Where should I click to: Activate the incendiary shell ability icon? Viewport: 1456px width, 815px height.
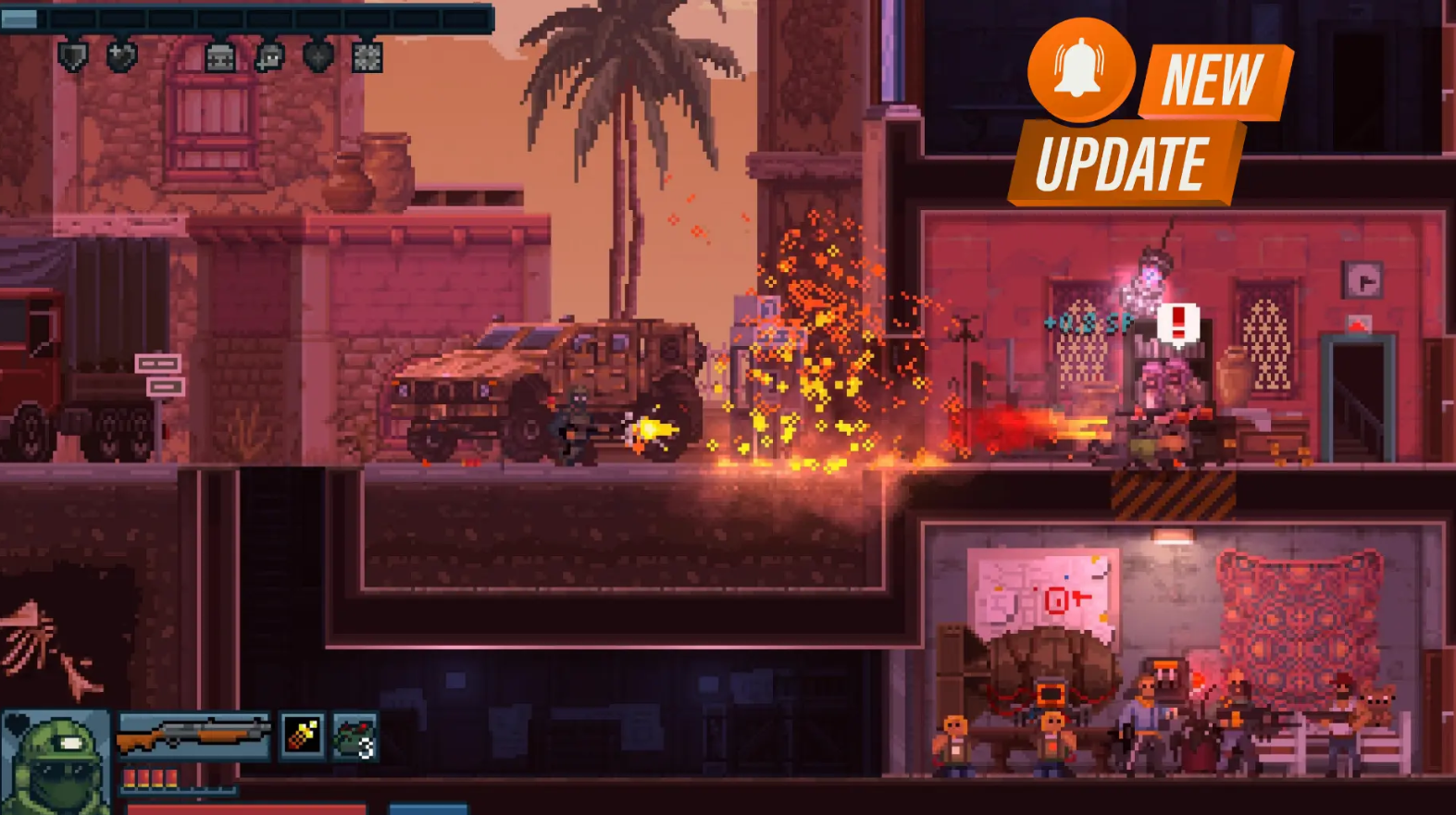coord(303,735)
